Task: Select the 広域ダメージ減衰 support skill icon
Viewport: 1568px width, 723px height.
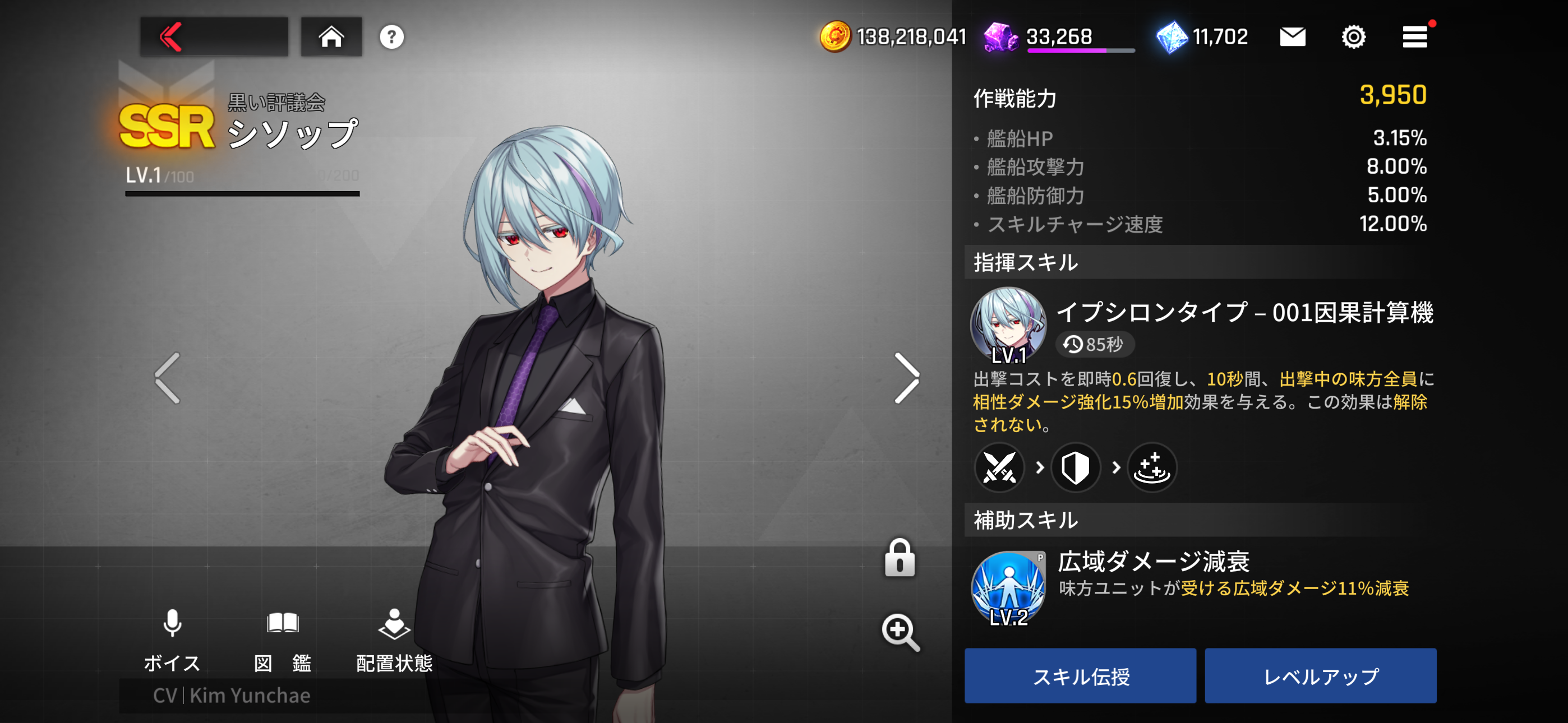Action: pyautogui.click(x=1008, y=588)
